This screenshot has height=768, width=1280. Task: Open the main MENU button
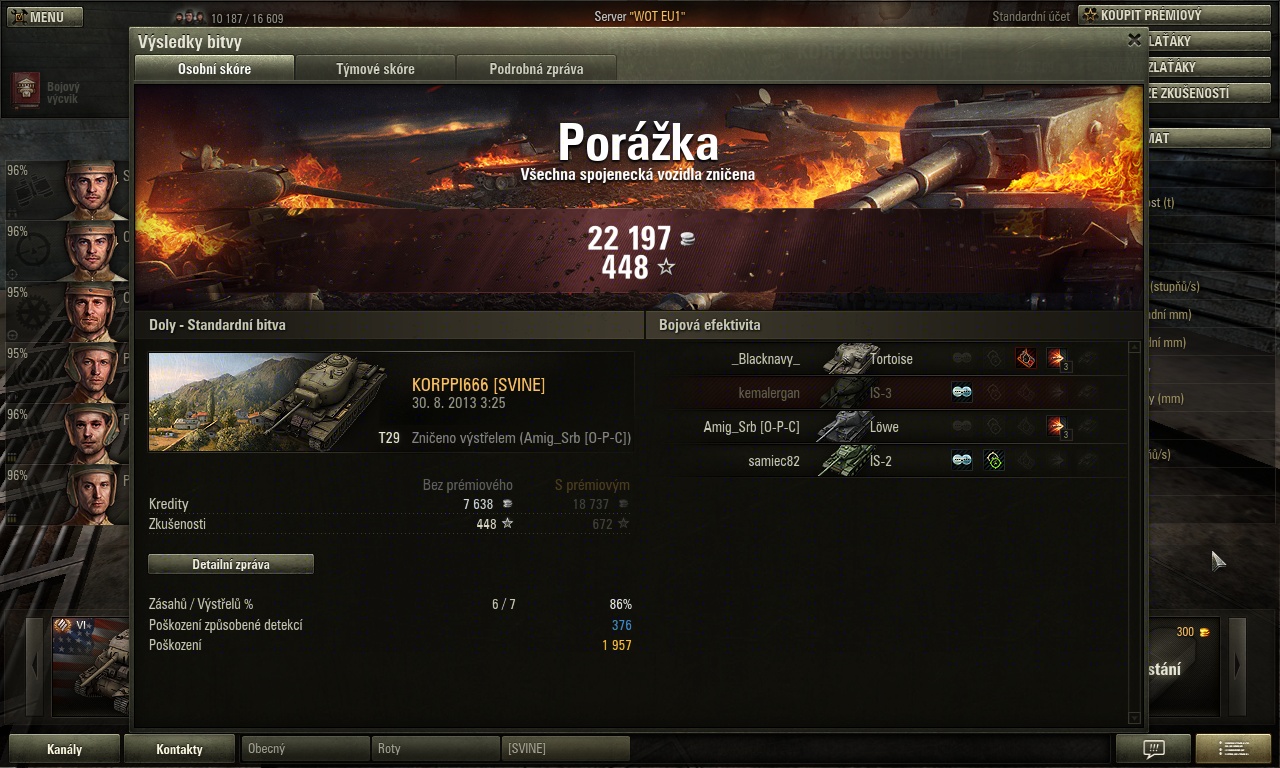pos(41,17)
